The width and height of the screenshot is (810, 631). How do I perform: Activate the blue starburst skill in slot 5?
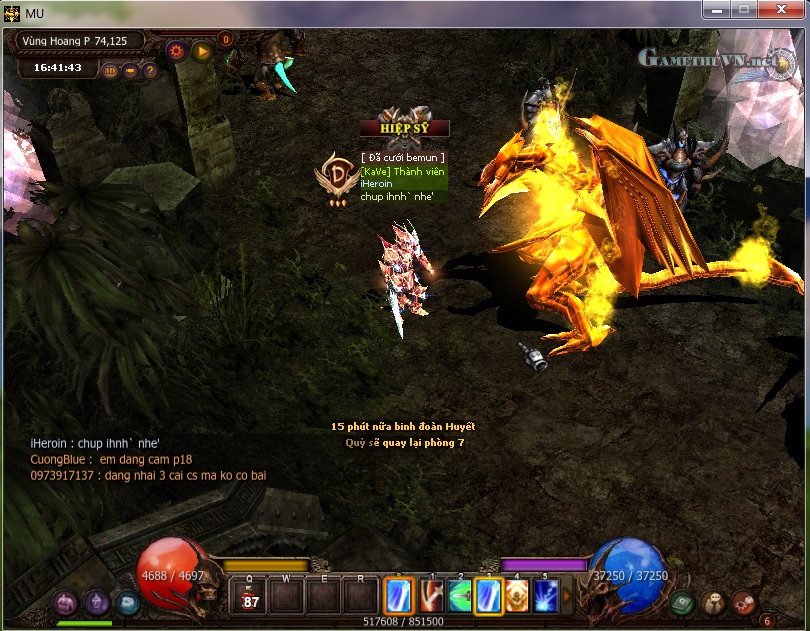point(546,596)
